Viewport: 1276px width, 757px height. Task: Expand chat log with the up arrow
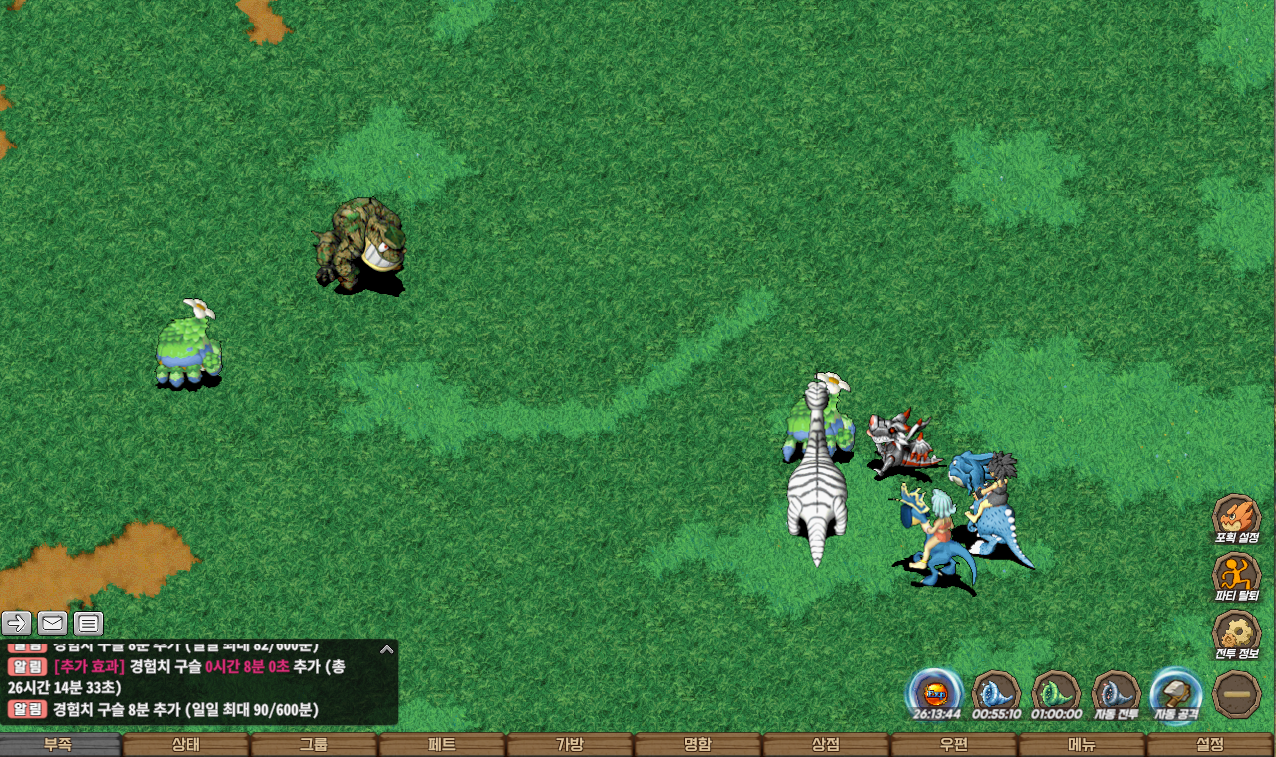coord(387,649)
